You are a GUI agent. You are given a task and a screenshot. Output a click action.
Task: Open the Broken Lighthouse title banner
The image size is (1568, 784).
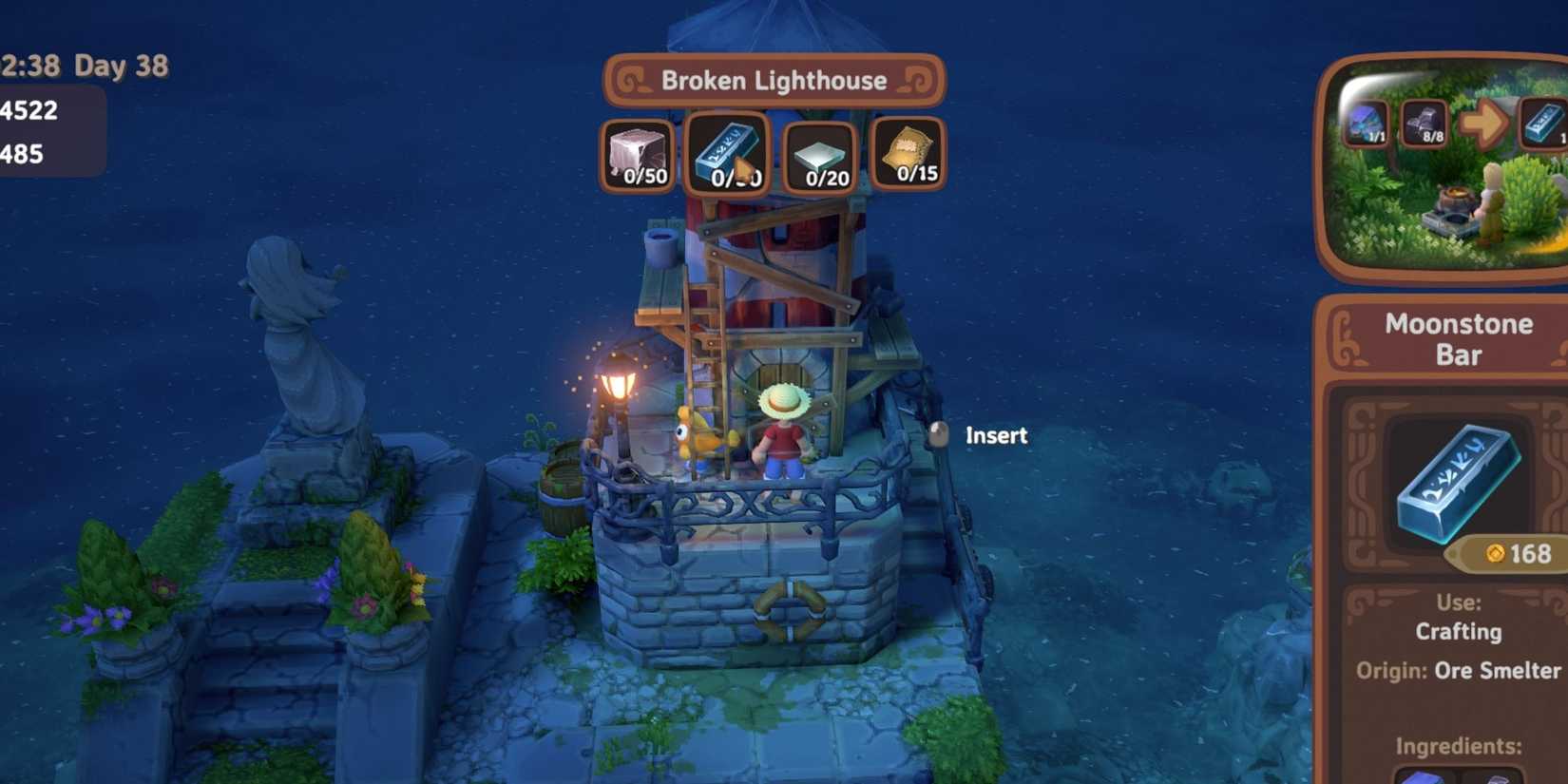click(774, 81)
